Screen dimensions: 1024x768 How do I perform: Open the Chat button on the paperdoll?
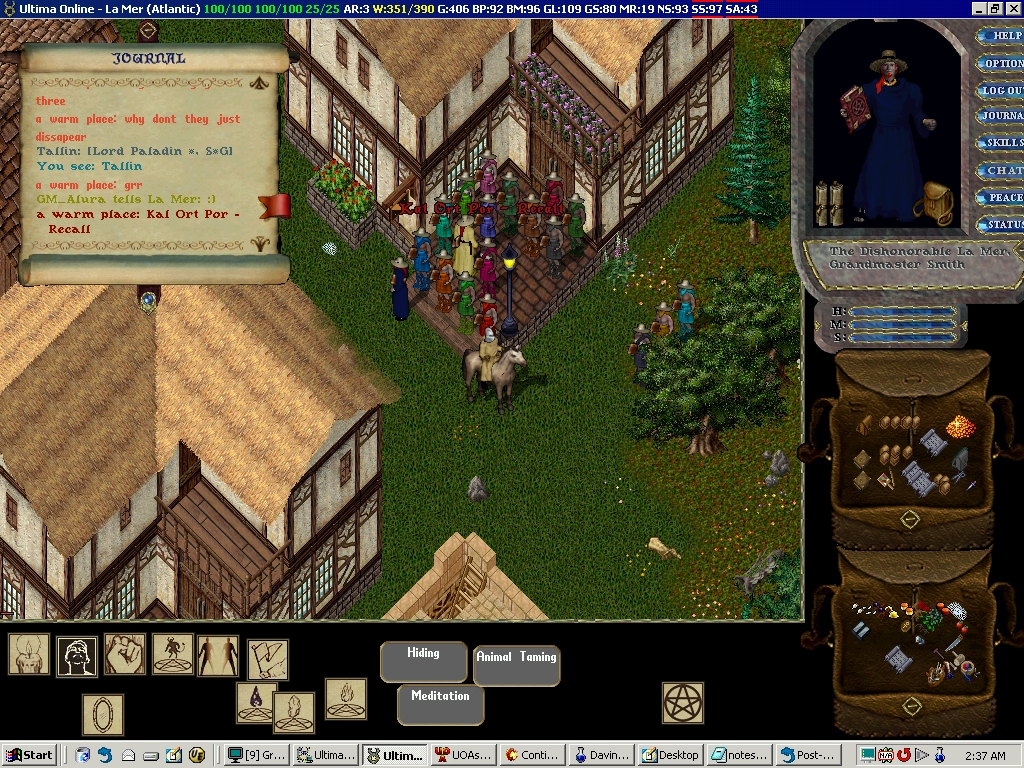coord(1004,170)
